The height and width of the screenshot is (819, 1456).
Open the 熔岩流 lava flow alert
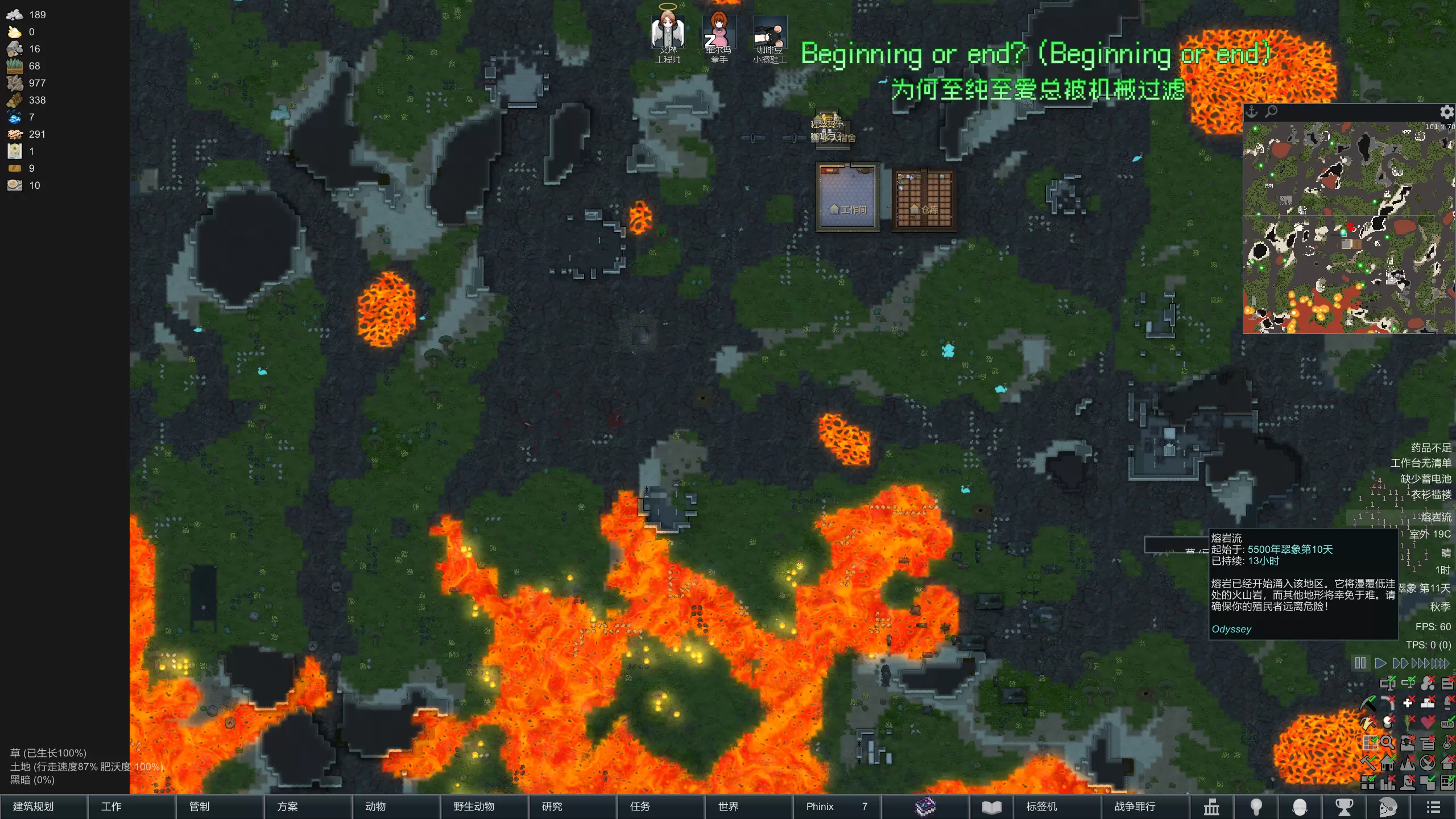click(x=1436, y=517)
